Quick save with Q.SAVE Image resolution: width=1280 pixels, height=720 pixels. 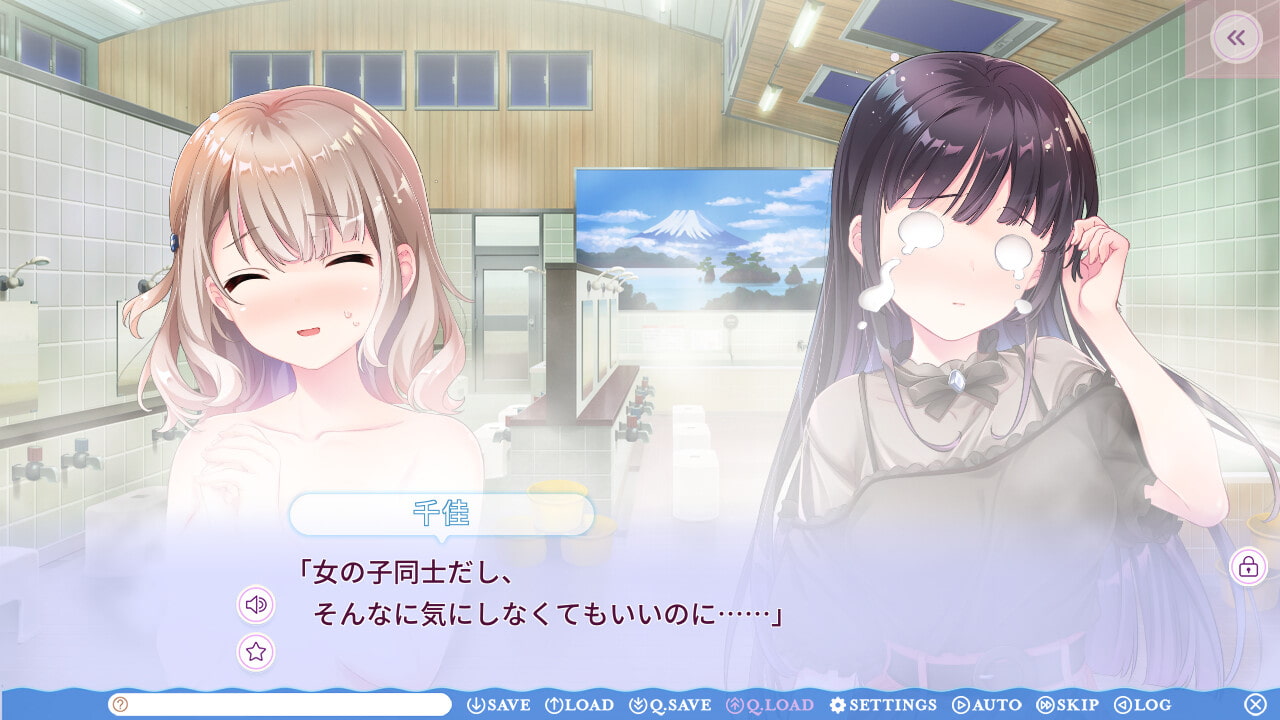(x=670, y=705)
